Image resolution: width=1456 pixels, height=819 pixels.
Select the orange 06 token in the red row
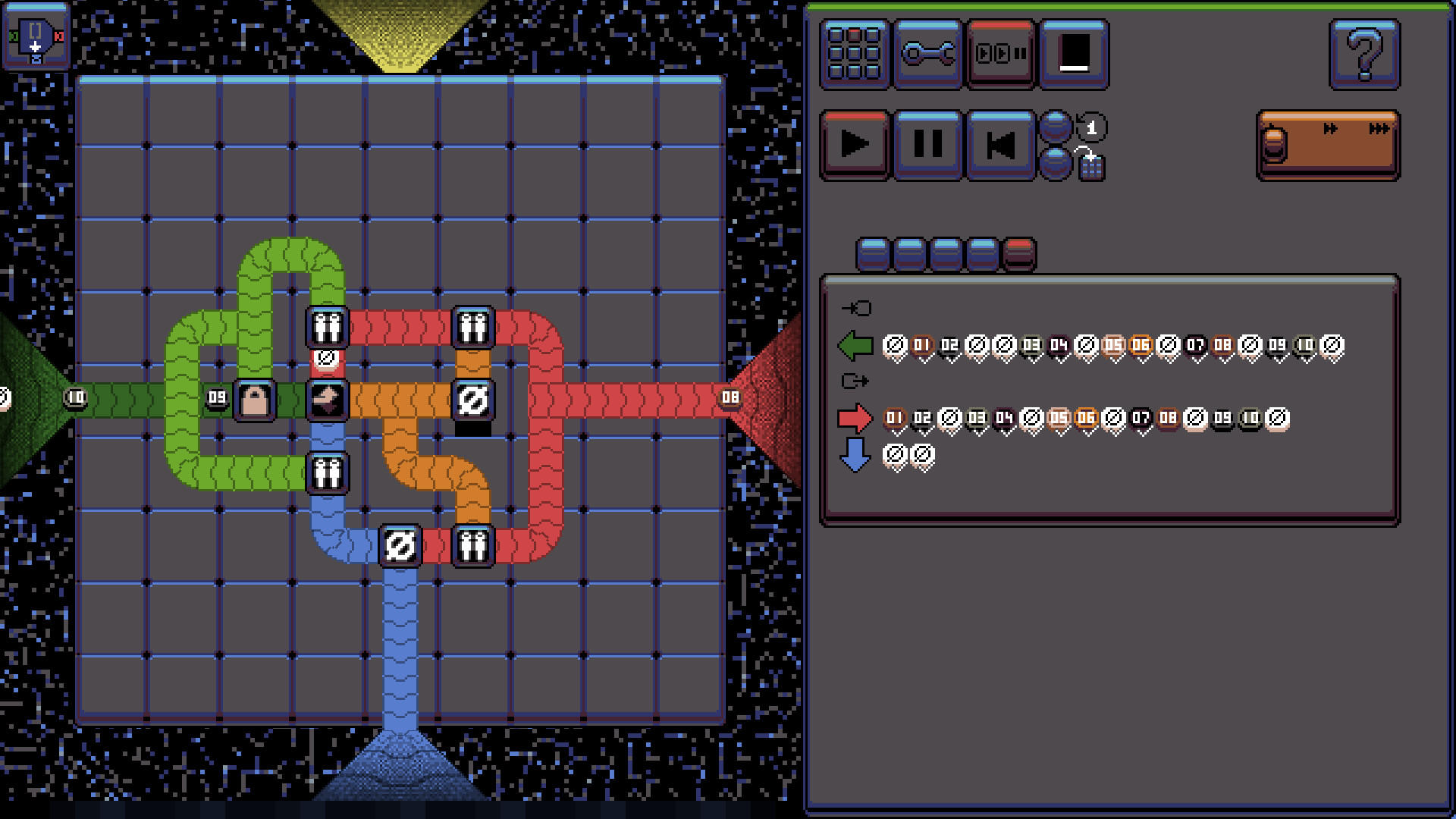1086,416
